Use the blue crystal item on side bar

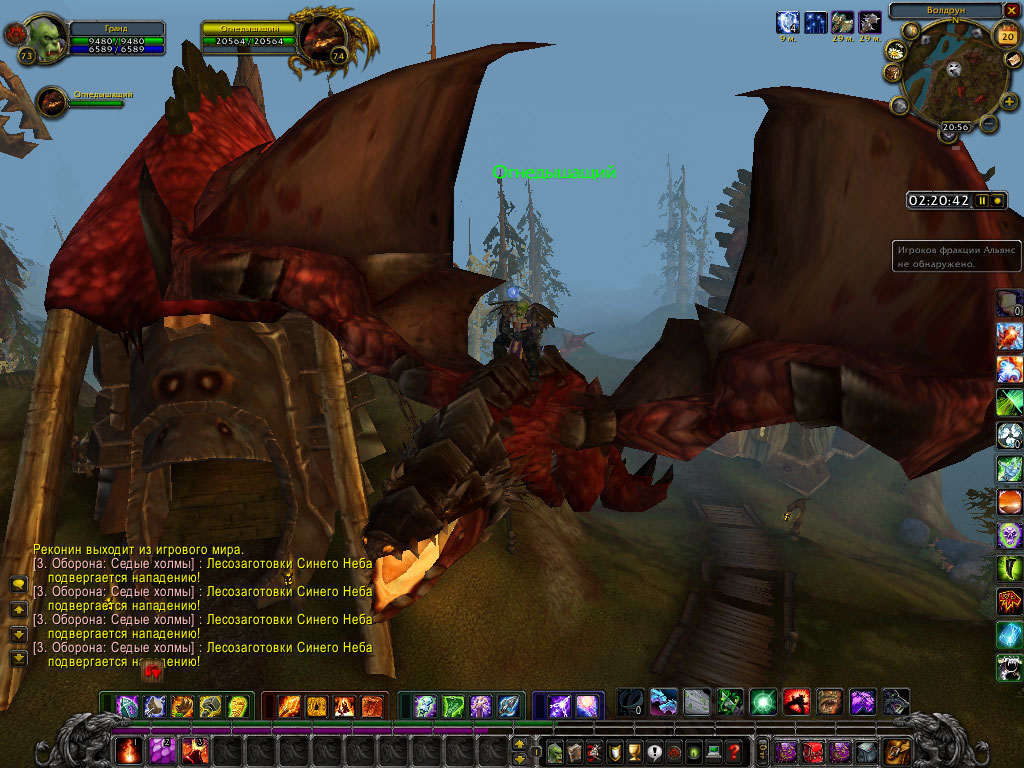1009,634
